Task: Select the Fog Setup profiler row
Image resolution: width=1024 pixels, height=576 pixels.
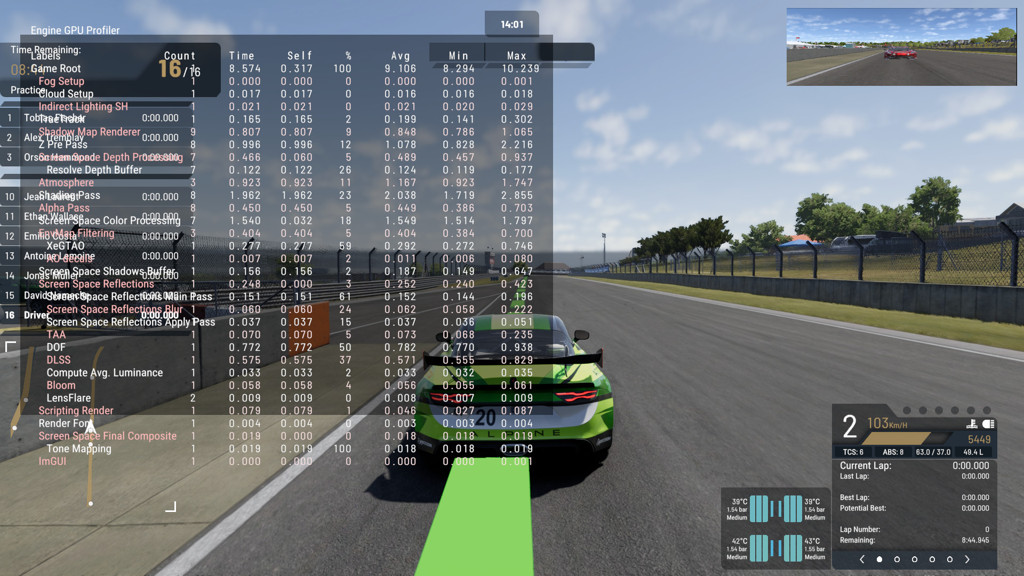Action: click(61, 82)
